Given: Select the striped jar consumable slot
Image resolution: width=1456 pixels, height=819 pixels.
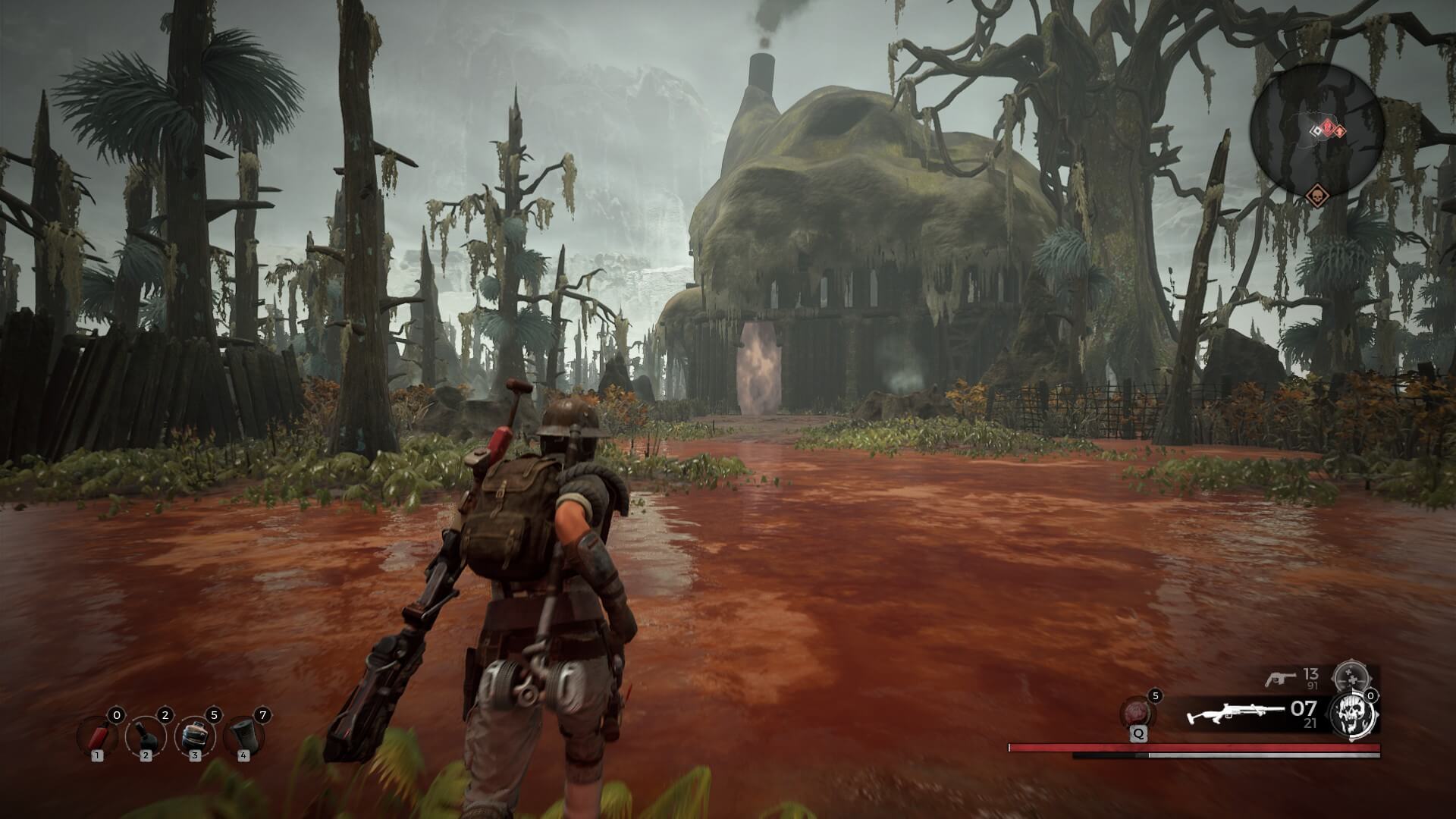Looking at the screenshot, I should point(194,736).
